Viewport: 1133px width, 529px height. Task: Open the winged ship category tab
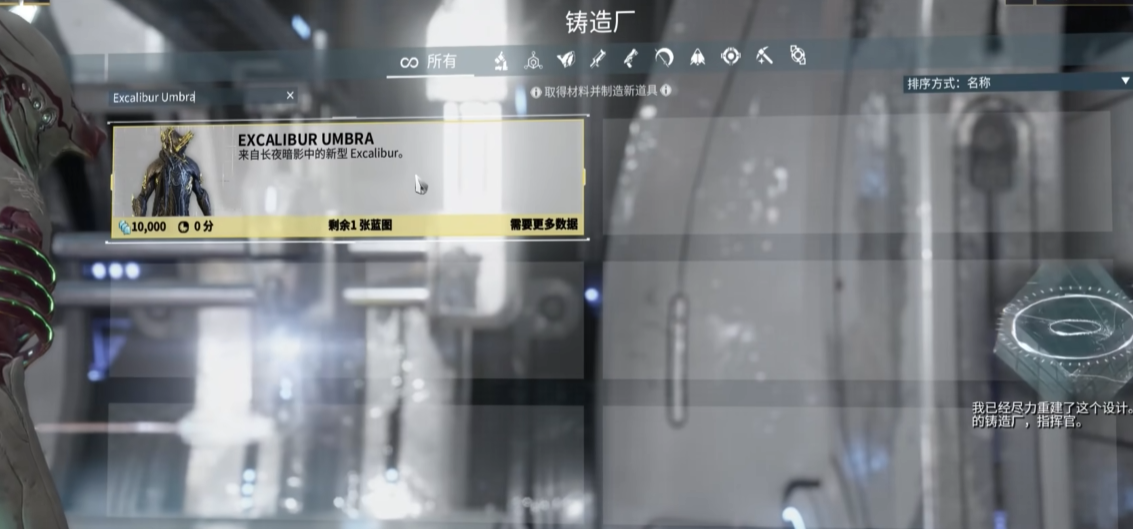click(697, 58)
